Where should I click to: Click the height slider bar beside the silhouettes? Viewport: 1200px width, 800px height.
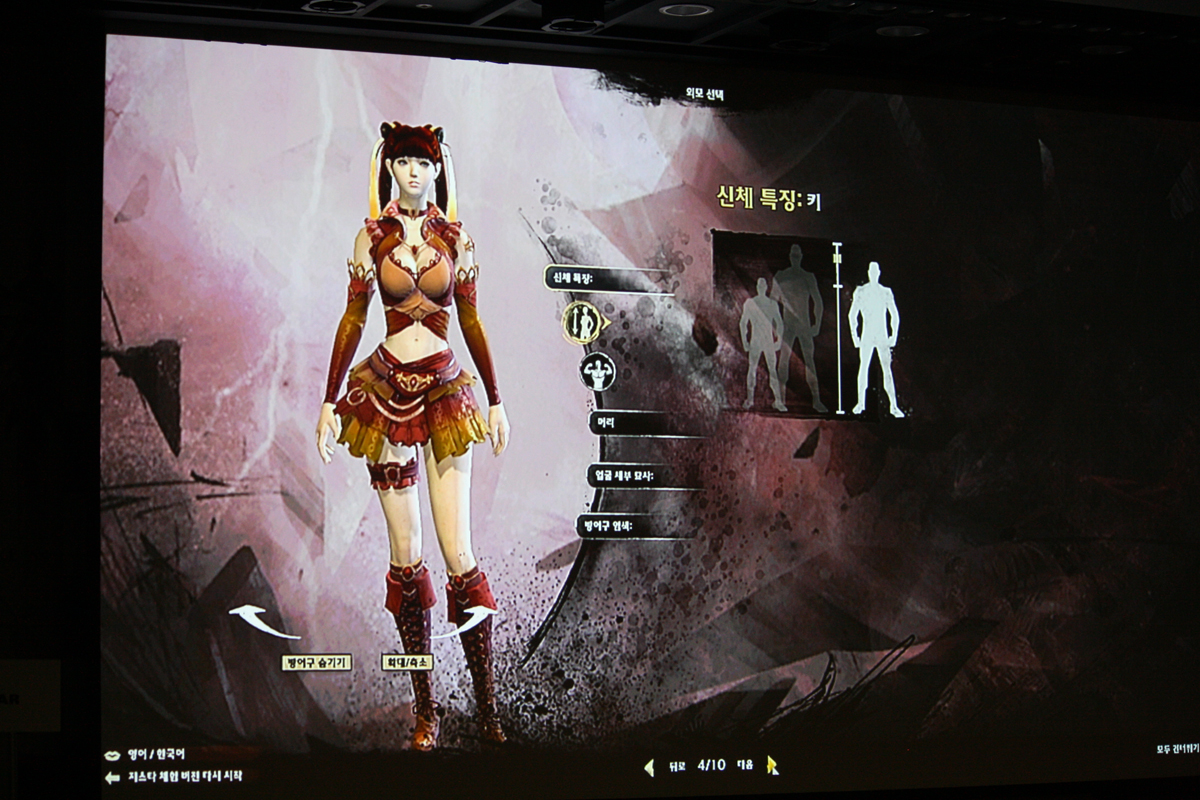tap(838, 327)
